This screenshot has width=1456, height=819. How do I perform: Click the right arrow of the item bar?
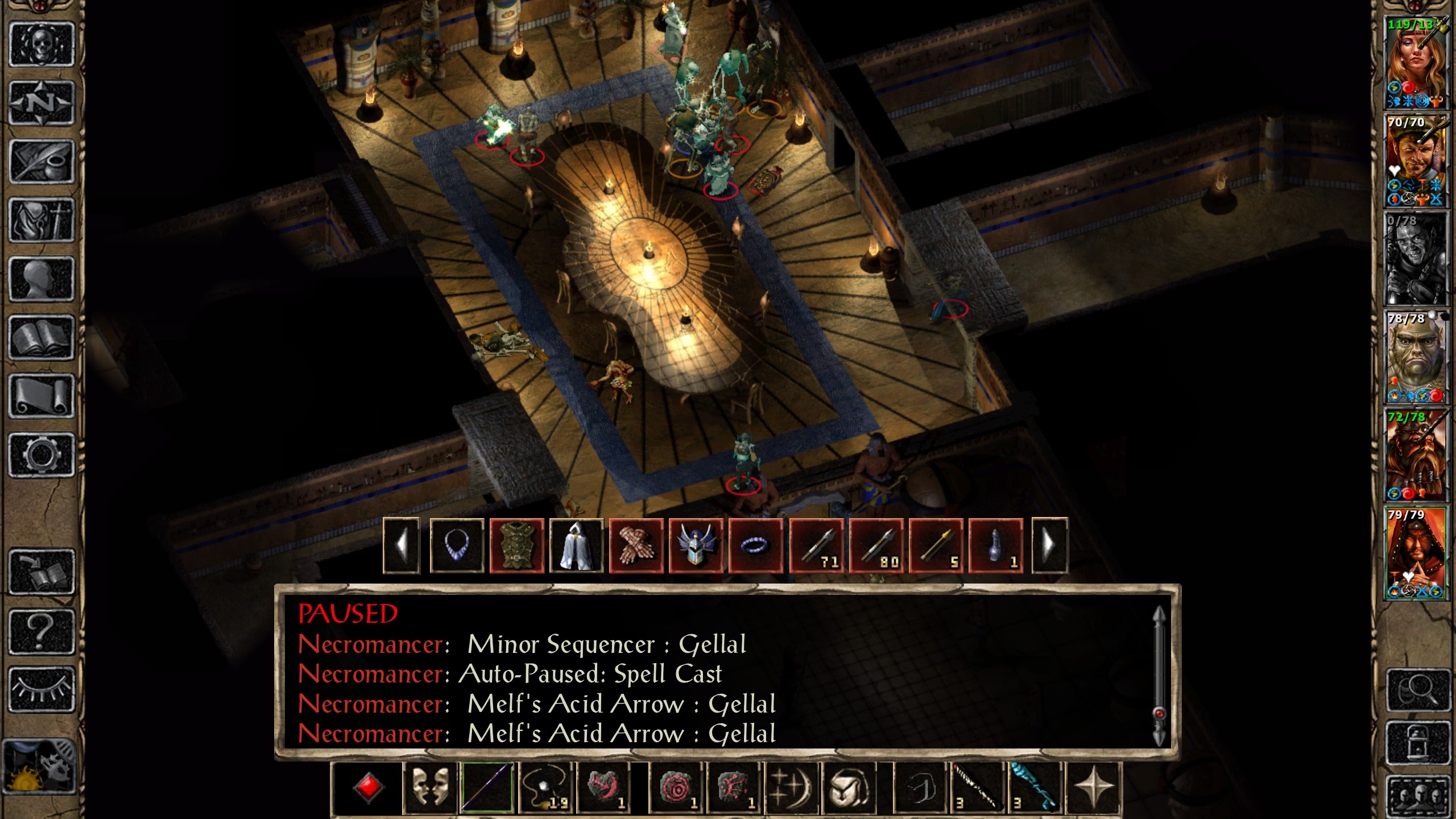click(x=1049, y=545)
